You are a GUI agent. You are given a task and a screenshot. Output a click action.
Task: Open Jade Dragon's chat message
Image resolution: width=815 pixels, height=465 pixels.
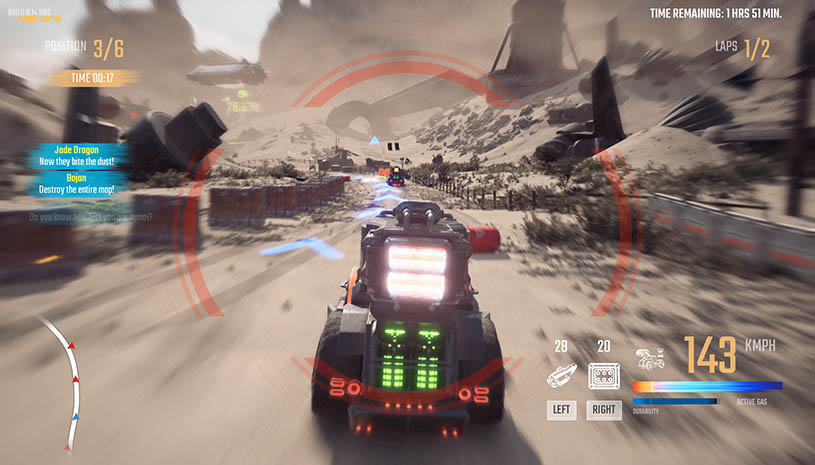tap(79, 155)
